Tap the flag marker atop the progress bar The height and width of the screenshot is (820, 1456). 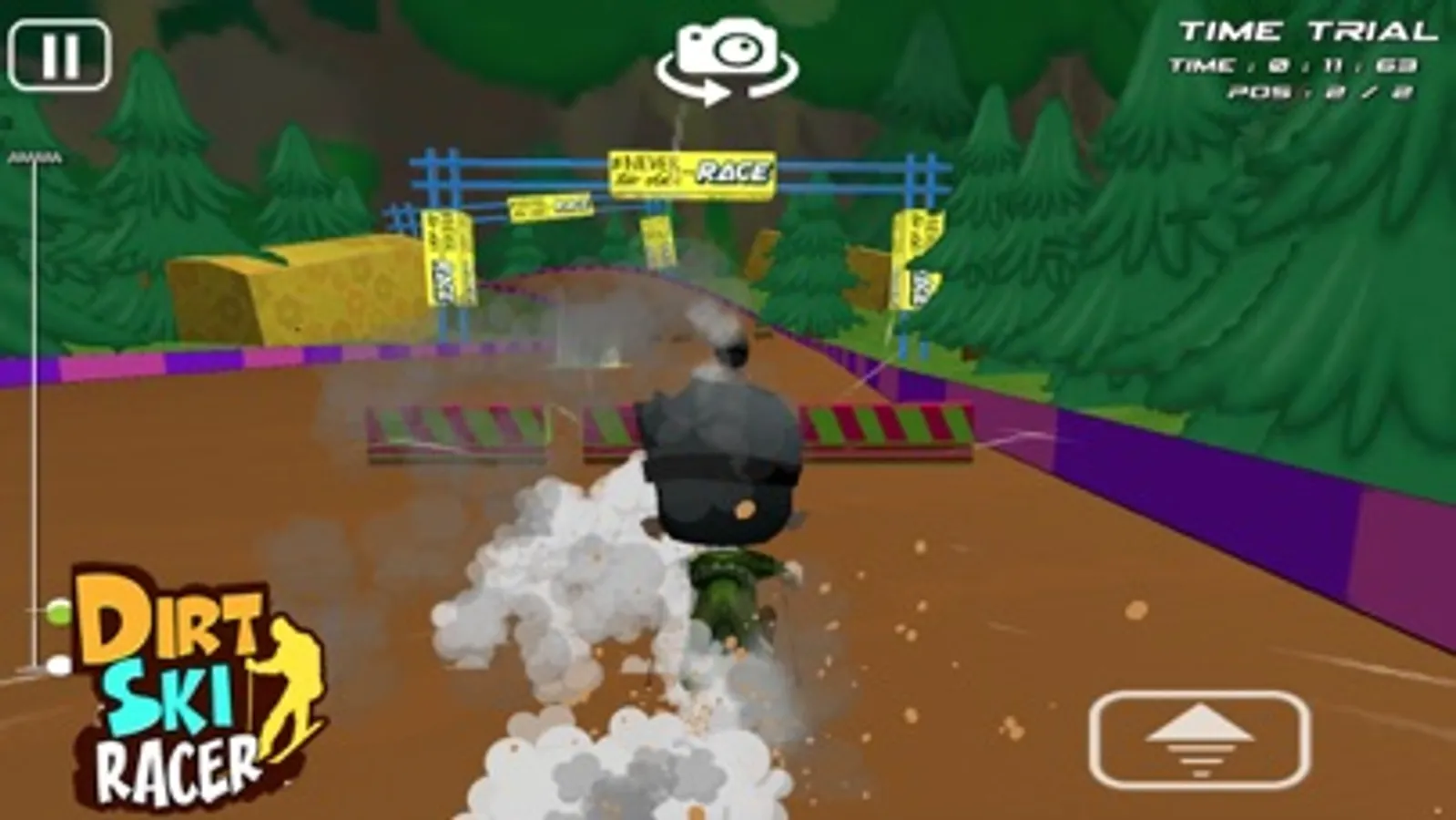(36, 157)
